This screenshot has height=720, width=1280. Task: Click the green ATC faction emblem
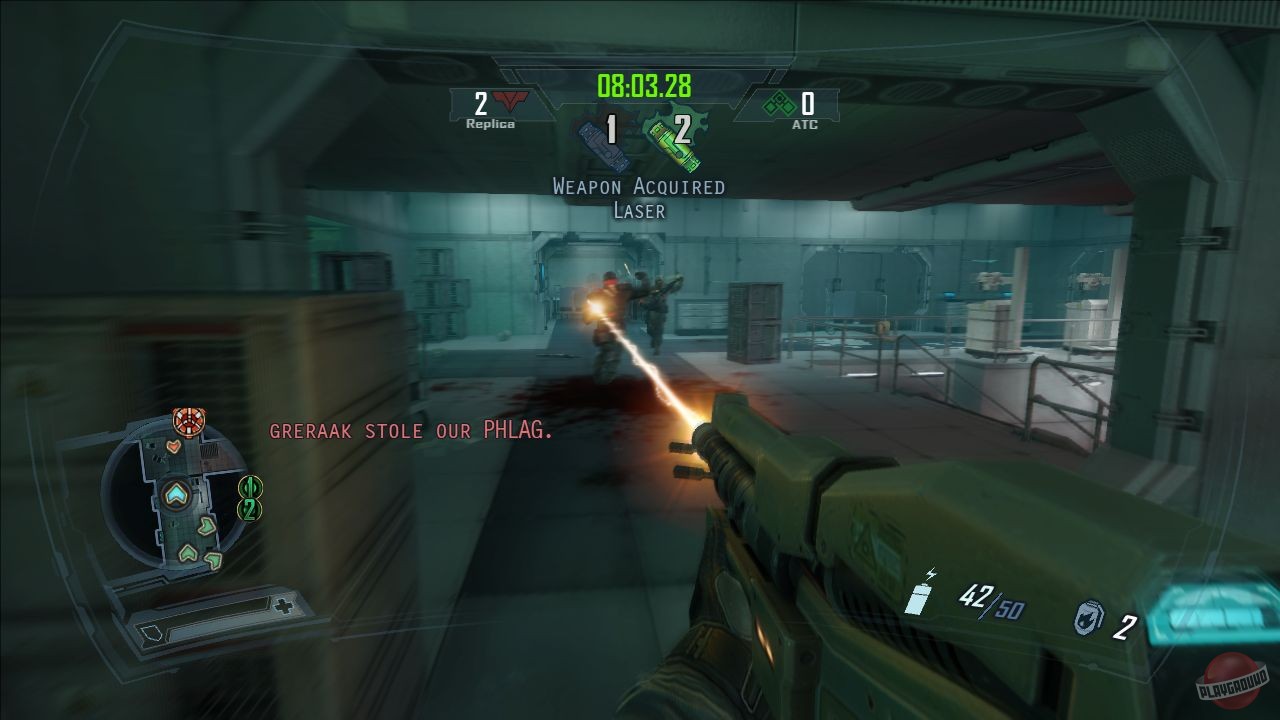(778, 104)
